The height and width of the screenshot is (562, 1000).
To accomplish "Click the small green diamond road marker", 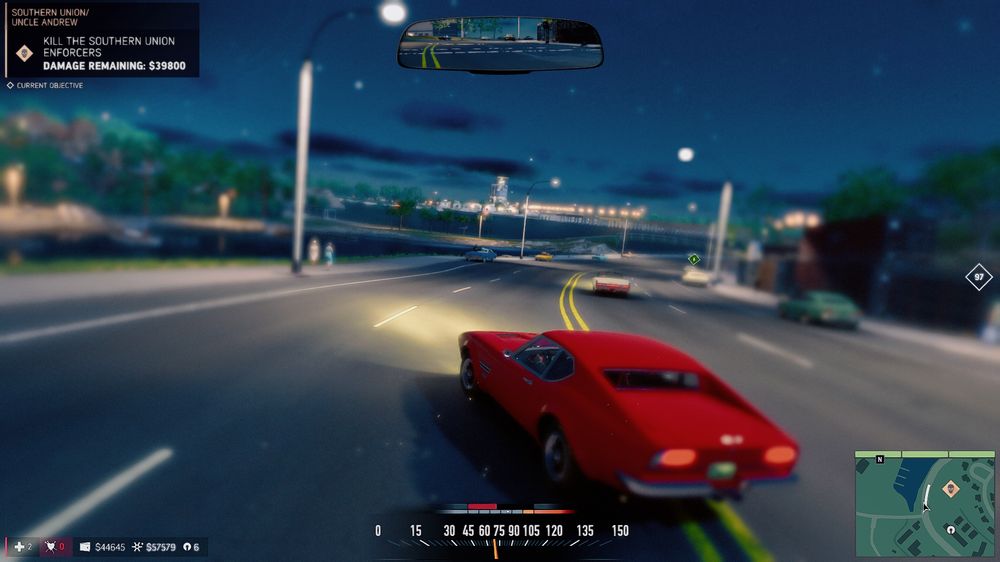I will 692,259.
